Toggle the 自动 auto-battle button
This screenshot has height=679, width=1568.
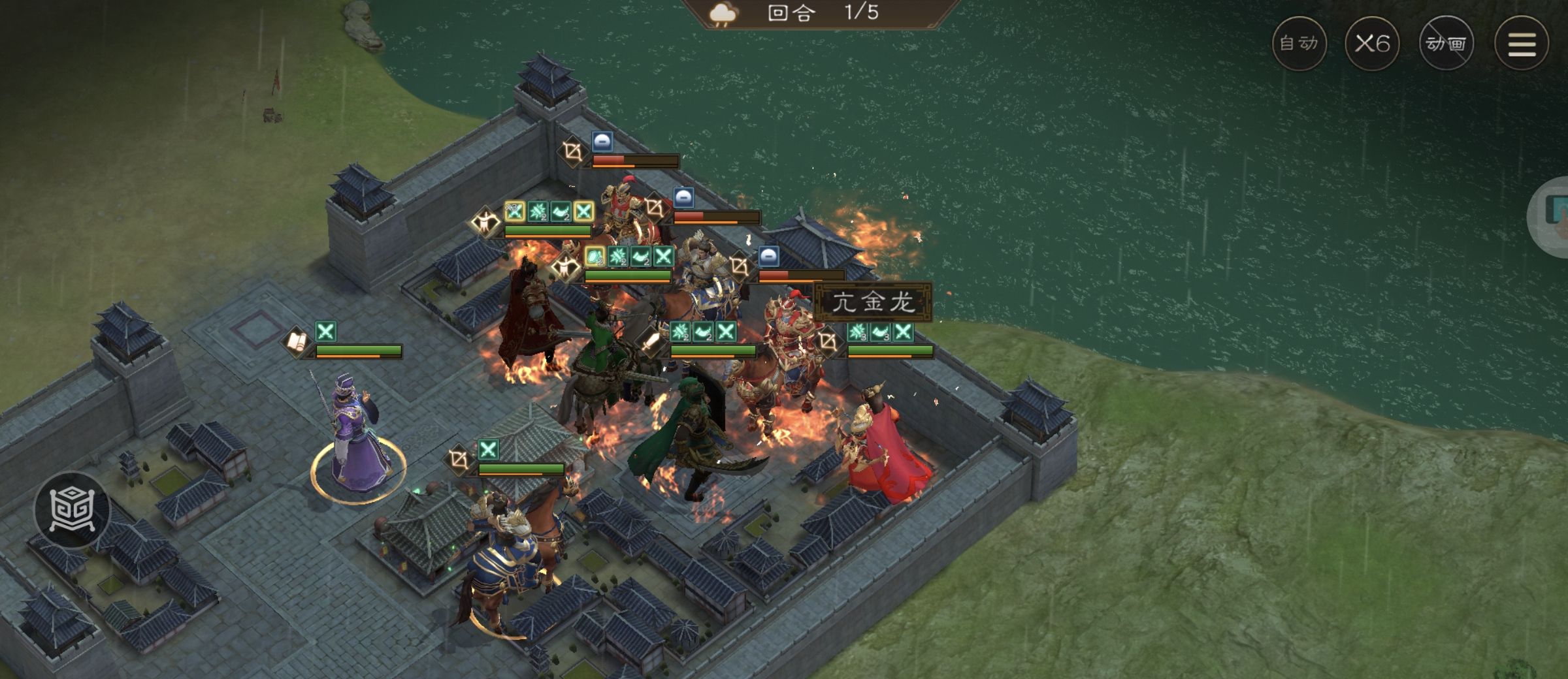click(1299, 44)
